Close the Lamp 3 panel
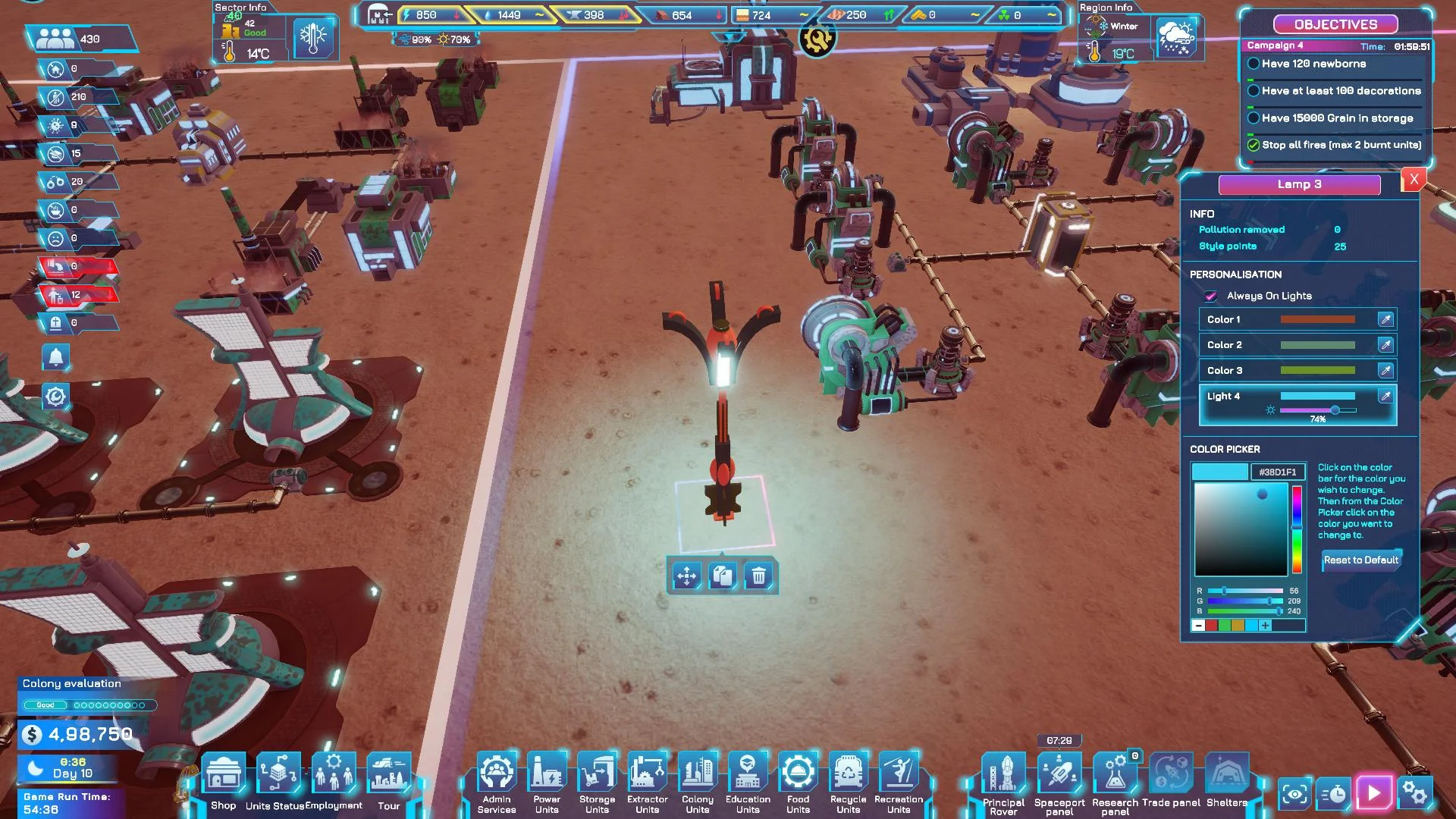 coord(1414,180)
